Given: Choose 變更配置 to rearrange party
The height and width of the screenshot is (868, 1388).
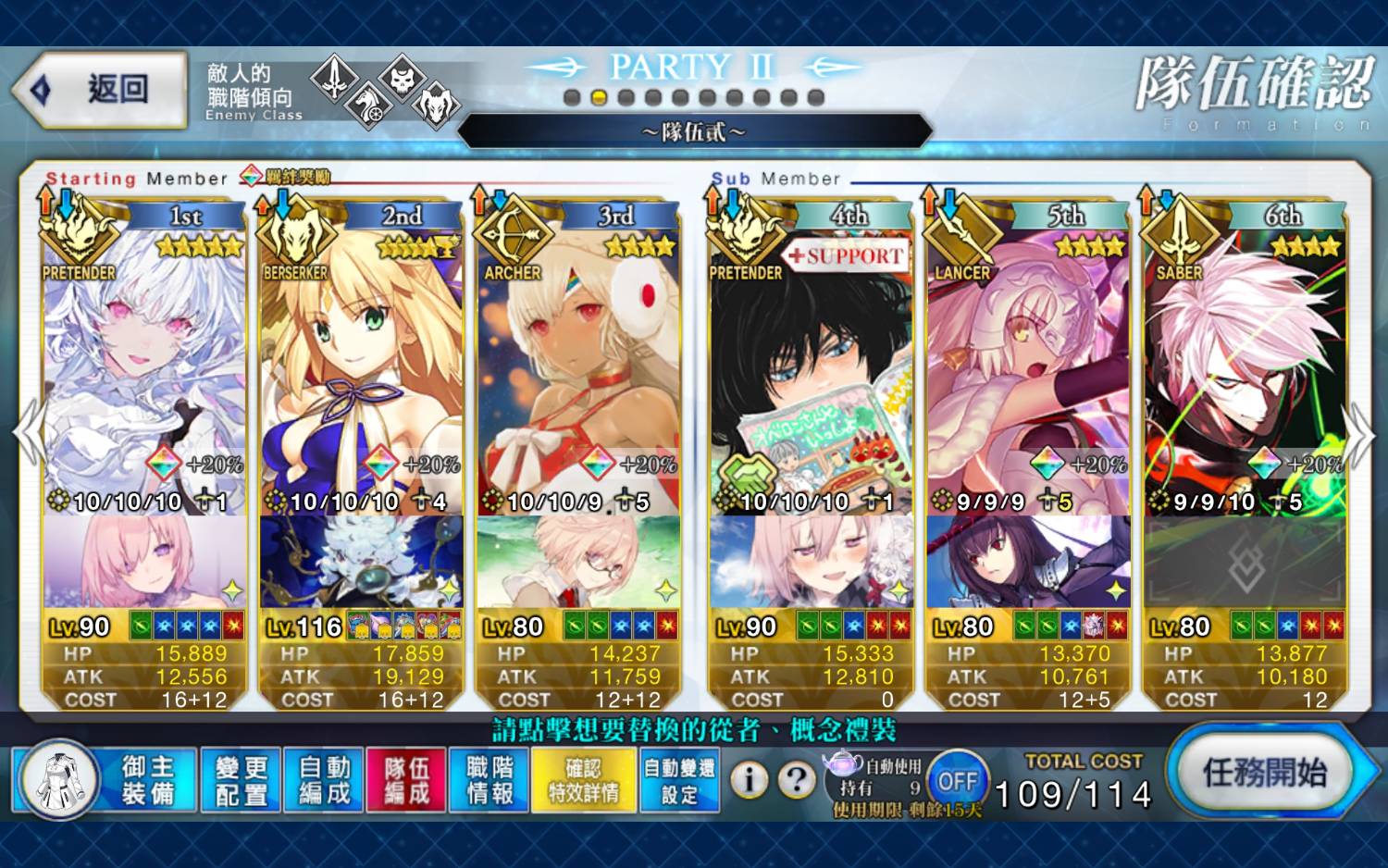Looking at the screenshot, I should 241,779.
